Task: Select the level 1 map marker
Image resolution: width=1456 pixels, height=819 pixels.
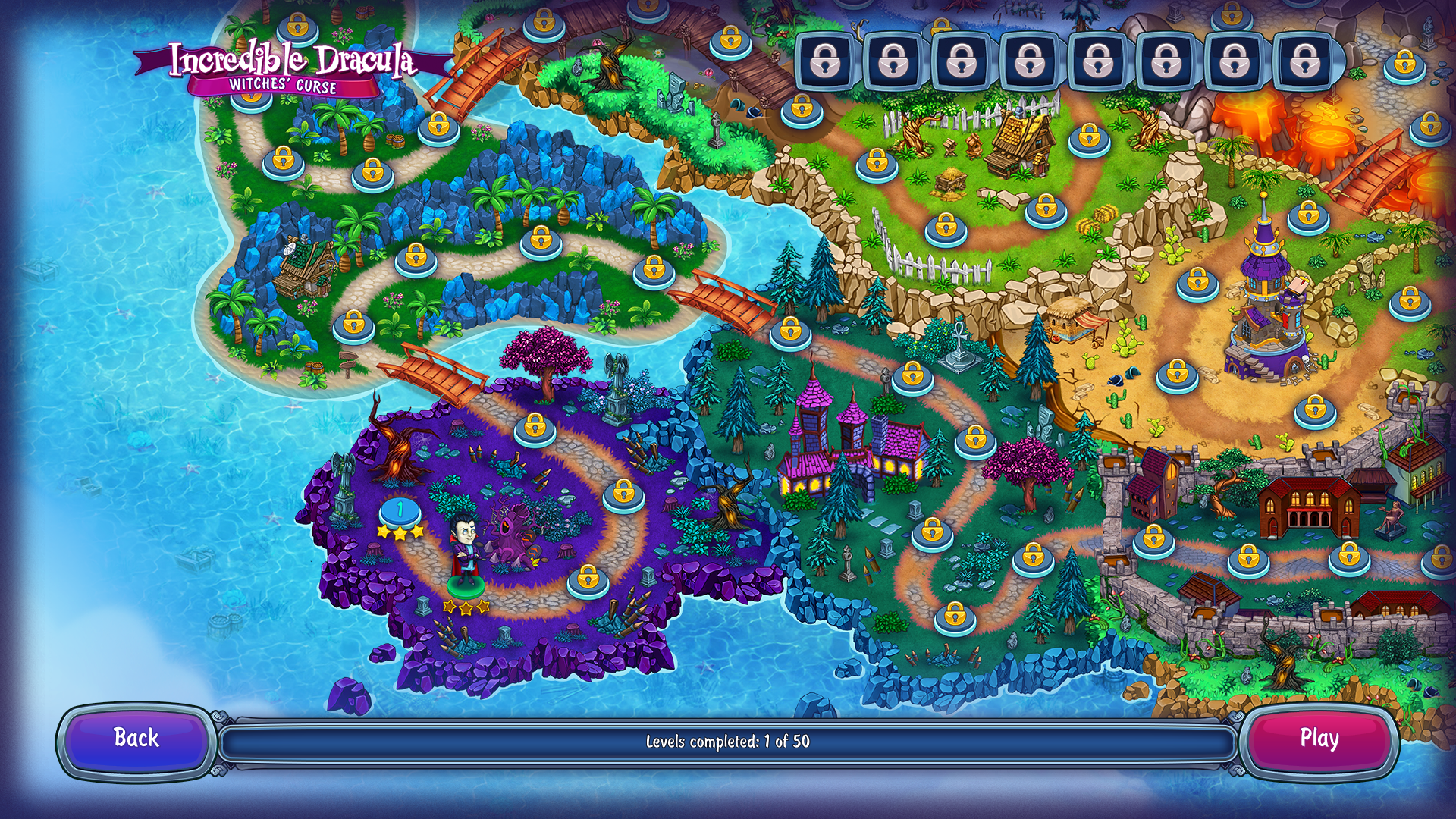Action: pos(400,512)
